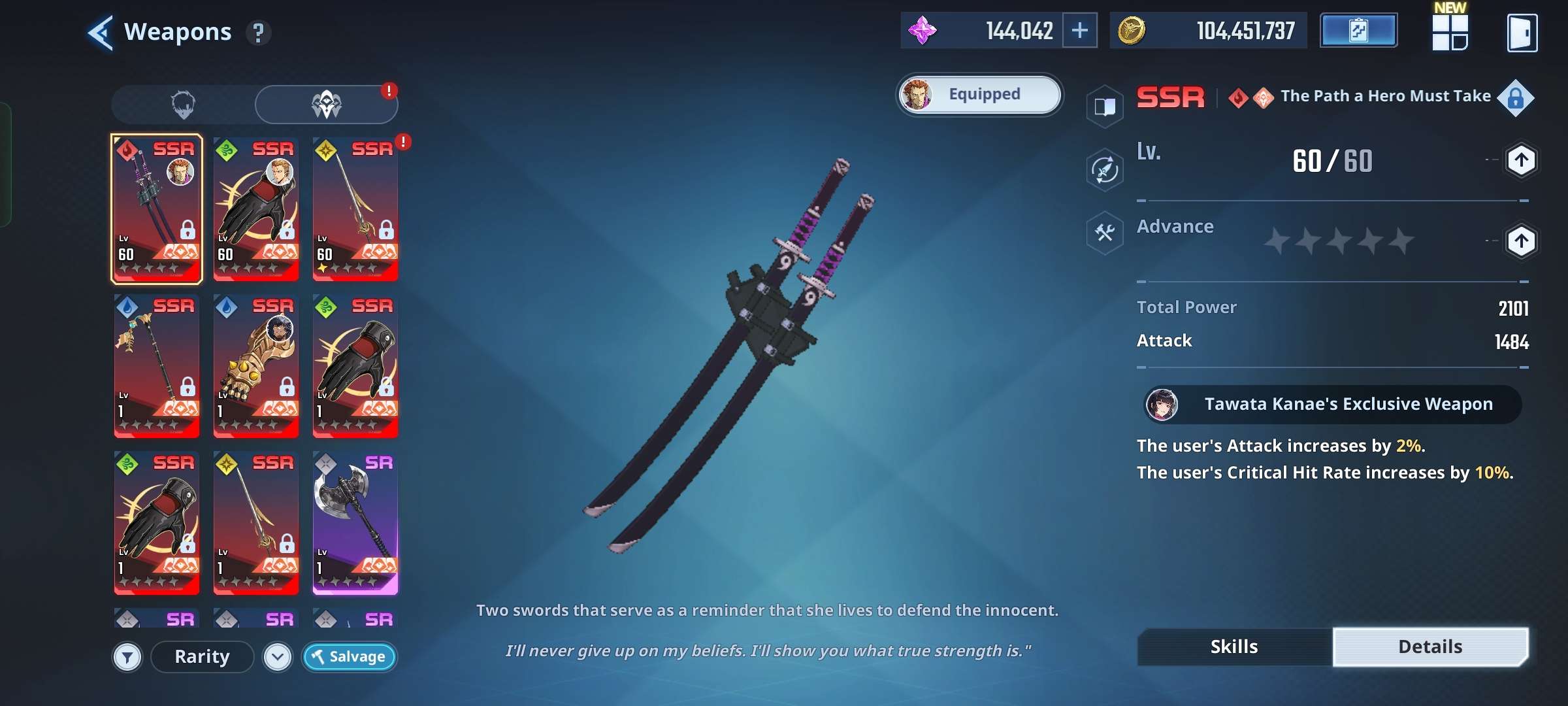Switch to the Details tab
Viewport: 1568px width, 706px height.
click(x=1430, y=647)
